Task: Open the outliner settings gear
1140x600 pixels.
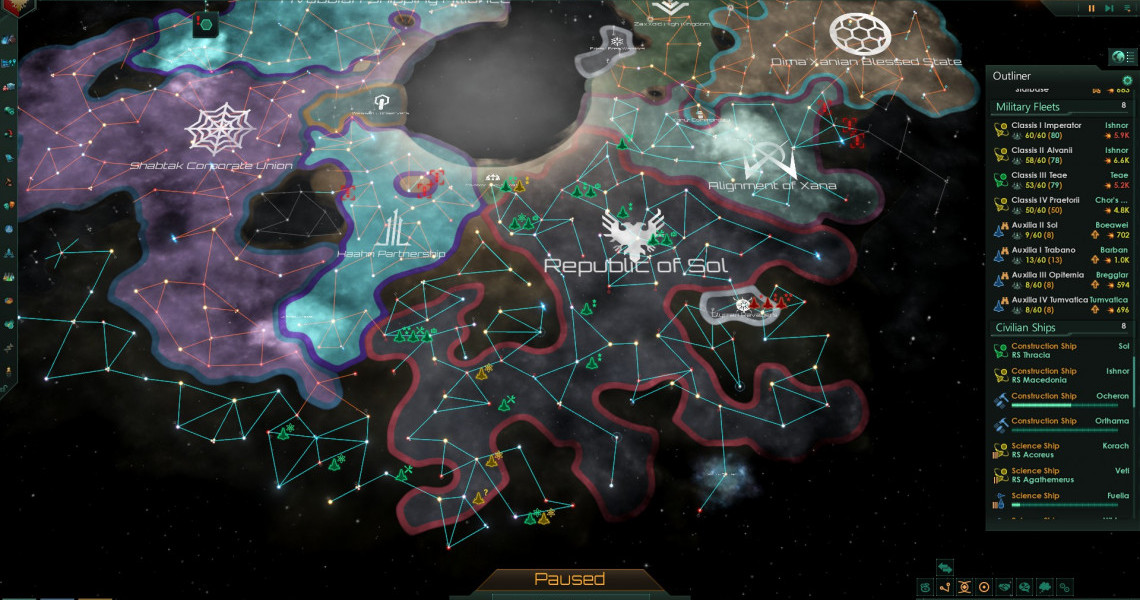Action: 1127,80
